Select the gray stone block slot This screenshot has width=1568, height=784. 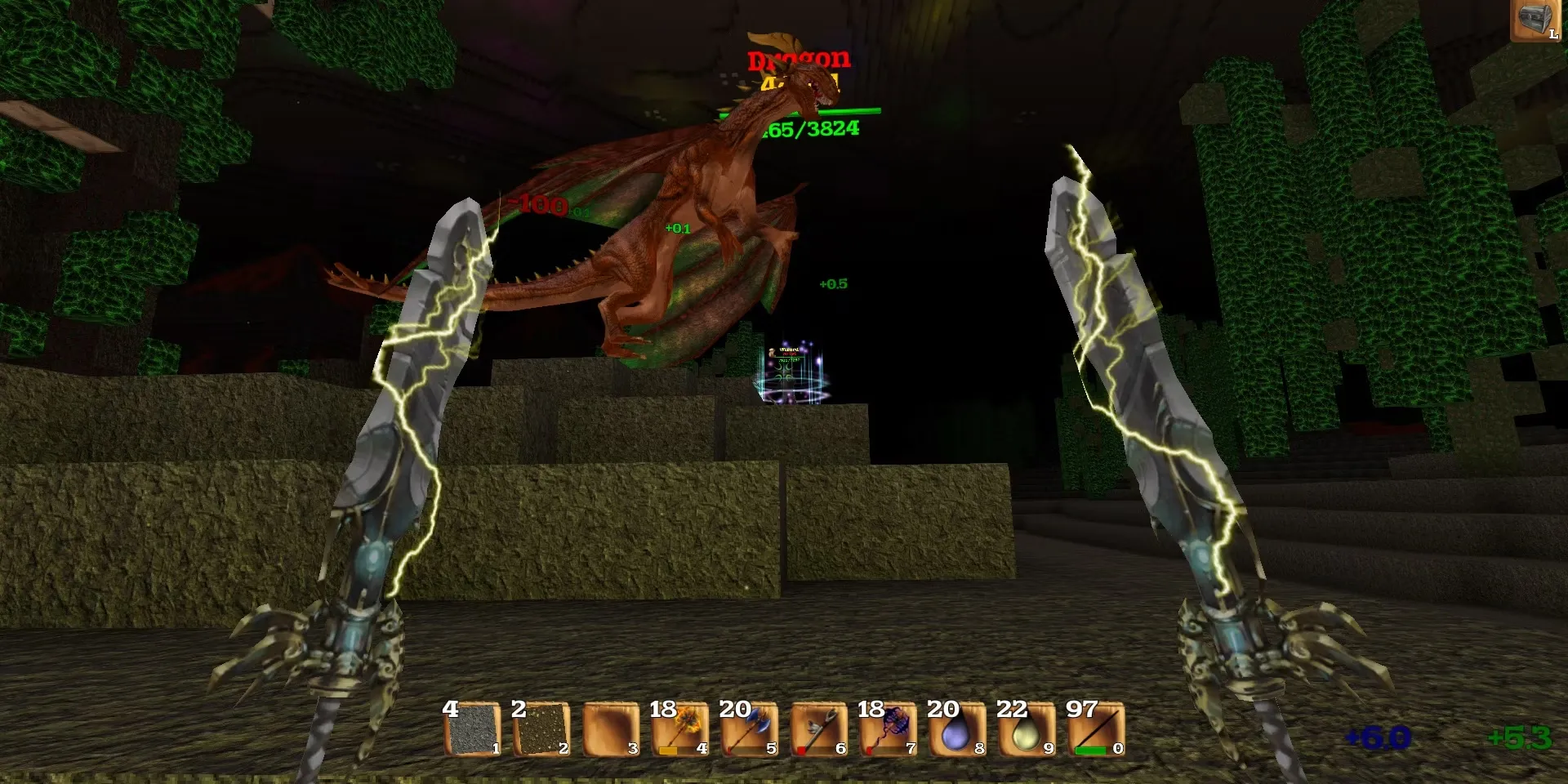coord(473,729)
